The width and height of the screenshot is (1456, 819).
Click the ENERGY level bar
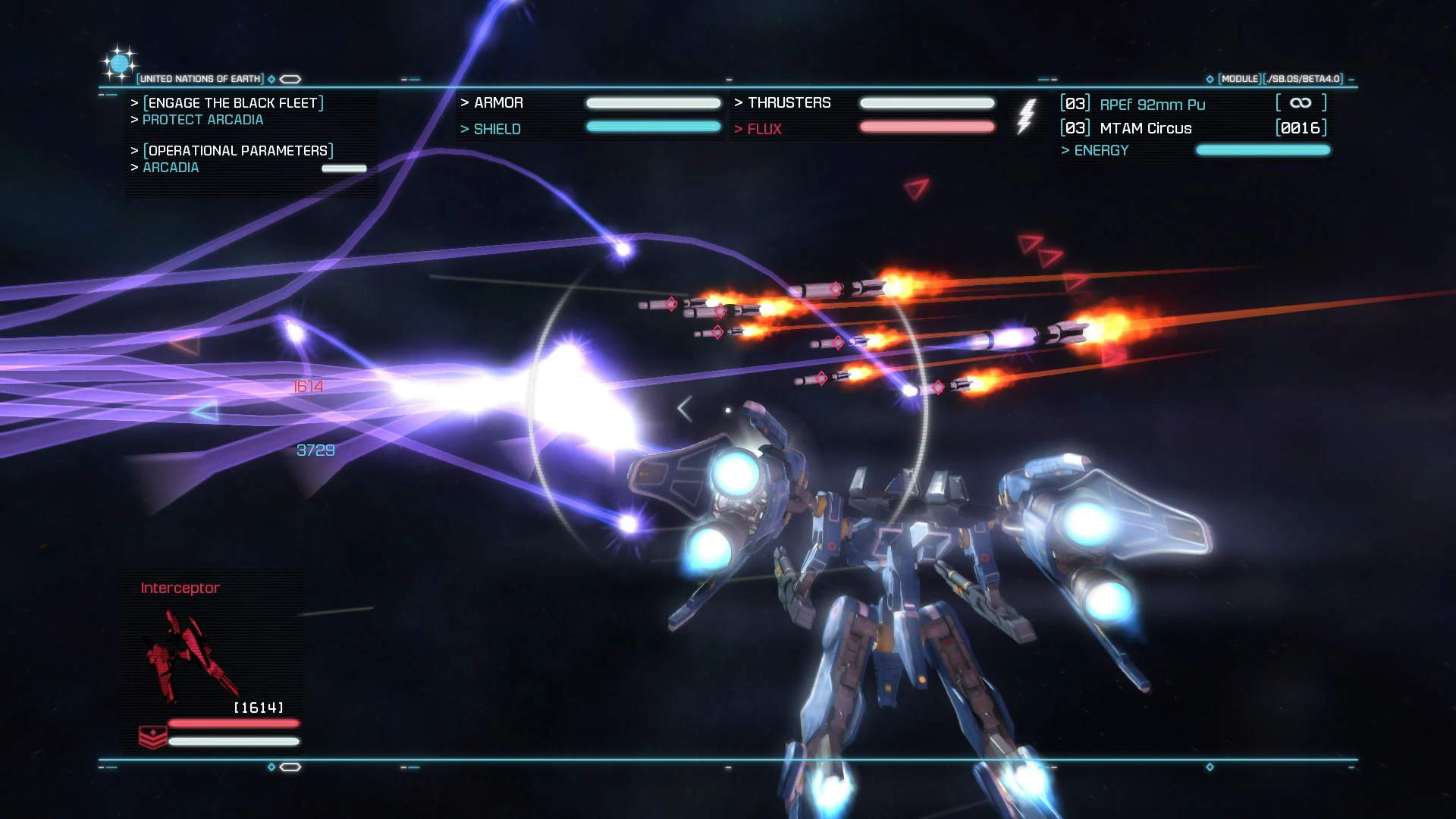tap(1263, 150)
